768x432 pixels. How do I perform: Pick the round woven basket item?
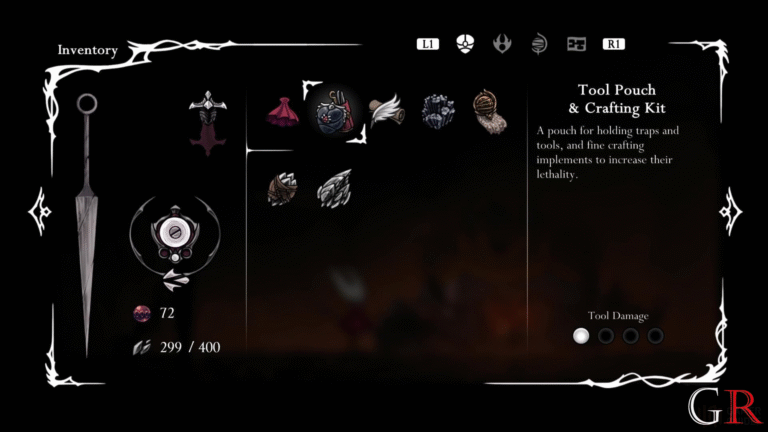(x=490, y=111)
